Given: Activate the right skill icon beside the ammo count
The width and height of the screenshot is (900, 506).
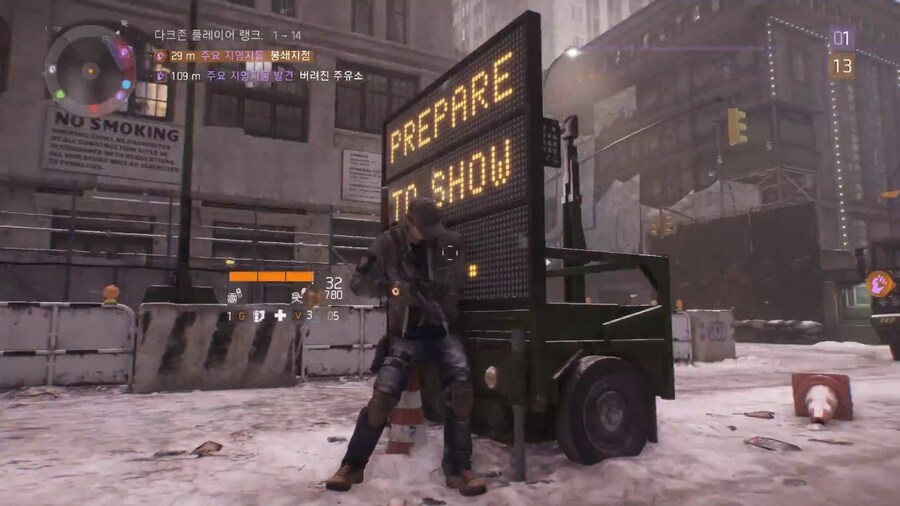Looking at the screenshot, I should [297, 296].
